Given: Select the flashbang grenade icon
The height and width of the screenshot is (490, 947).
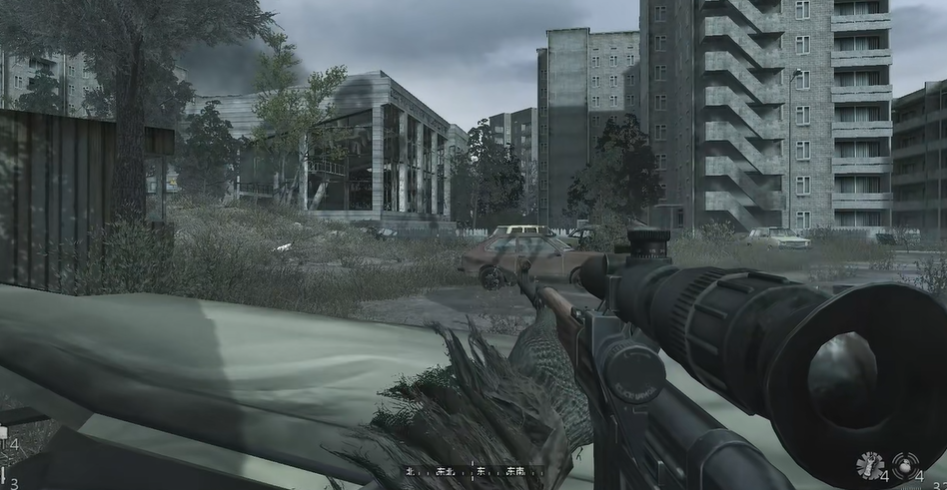Looking at the screenshot, I should [869, 466].
